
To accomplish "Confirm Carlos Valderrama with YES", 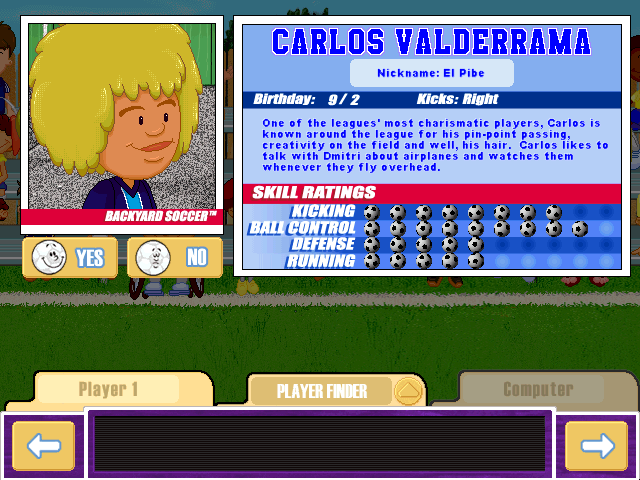I will pyautogui.click(x=70, y=258).
